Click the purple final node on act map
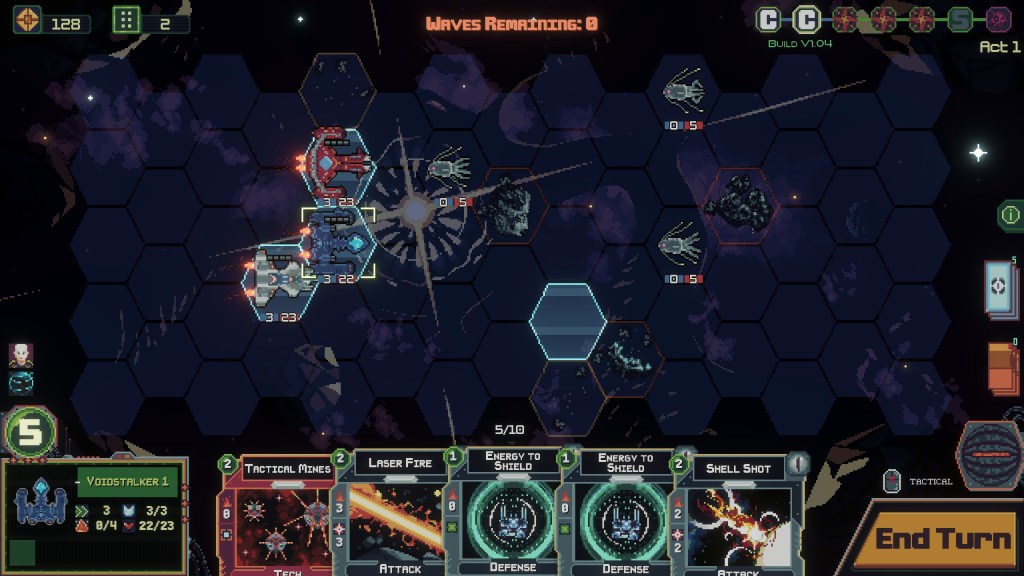Viewport: 1024px width, 576px height. tap(997, 19)
